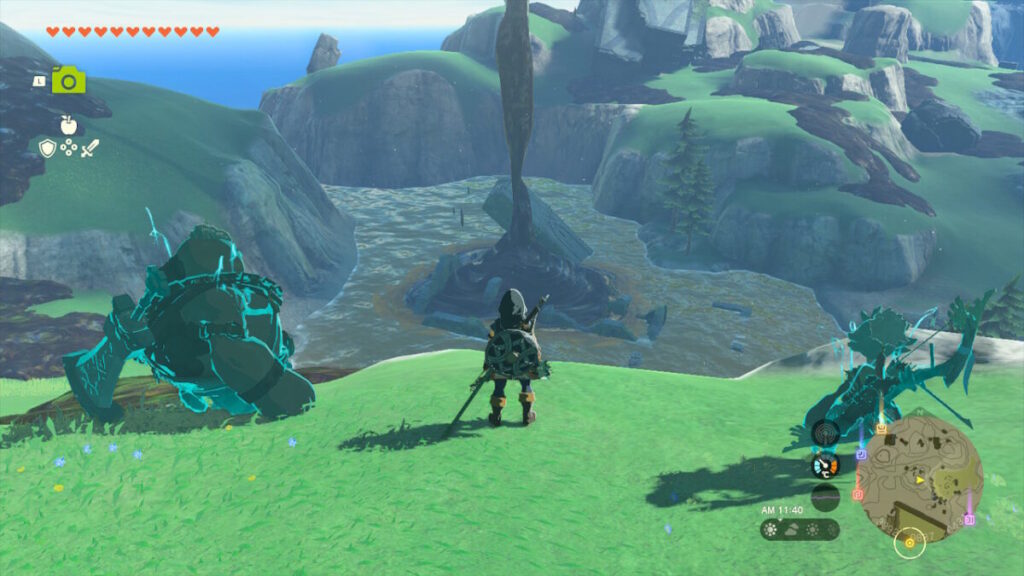Activate the green Camera ability icon
The width and height of the screenshot is (1024, 576).
[x=69, y=80]
